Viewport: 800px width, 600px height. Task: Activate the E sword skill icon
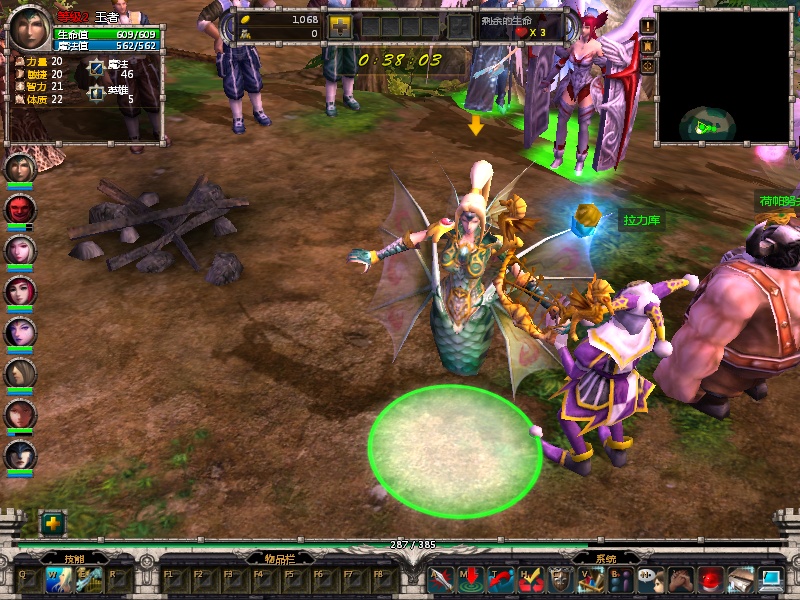(88, 580)
